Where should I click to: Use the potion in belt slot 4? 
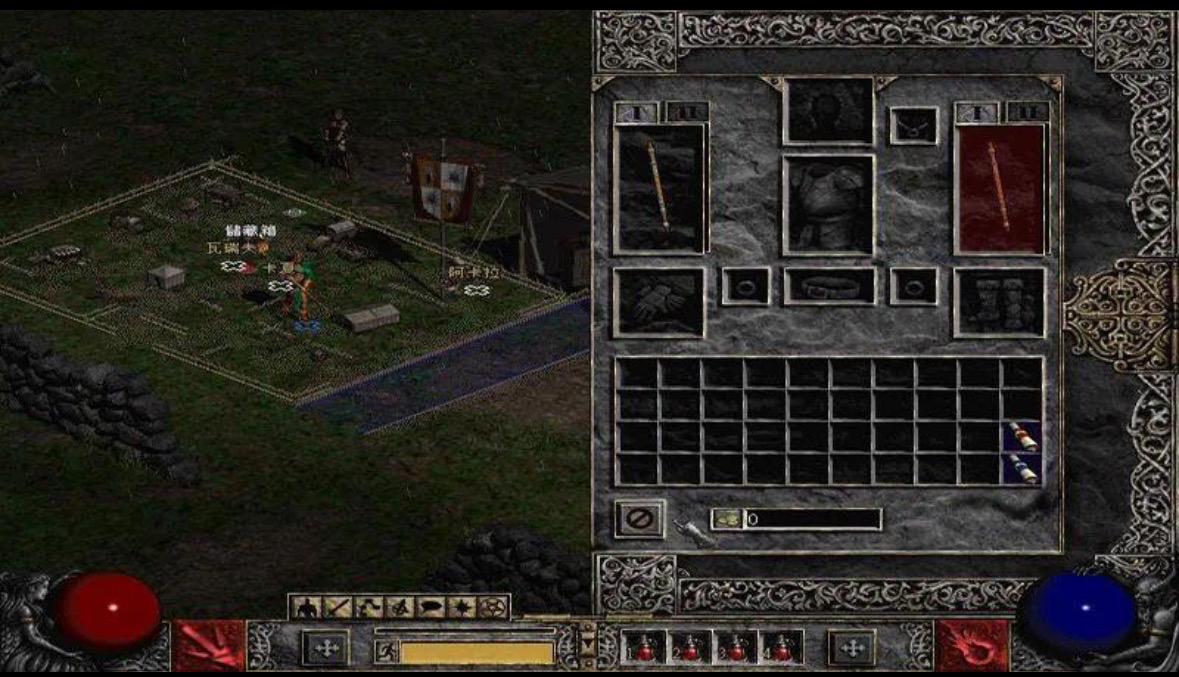pyautogui.click(x=782, y=647)
